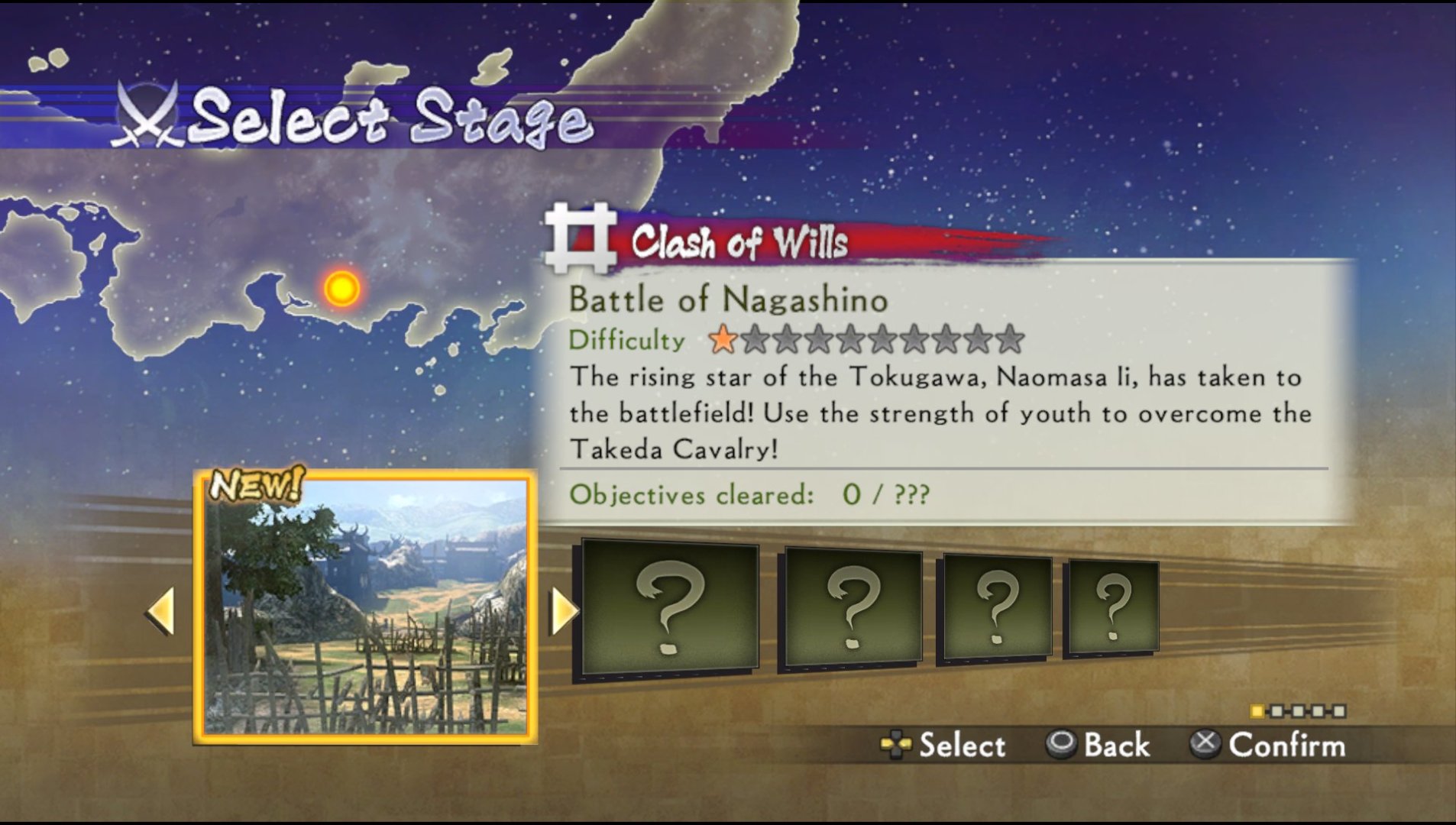The image size is (1456, 825).
Task: Click the right yellow stage arrow
Action: tap(564, 611)
